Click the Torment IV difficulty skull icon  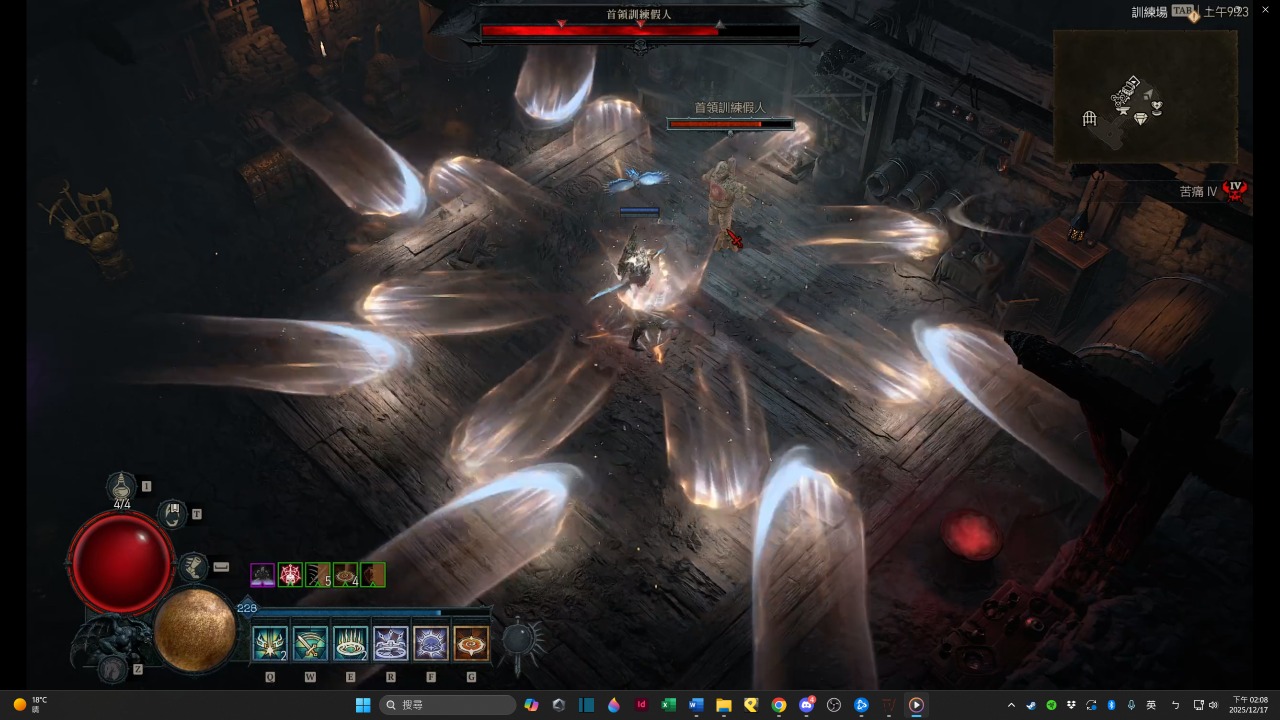(1236, 189)
